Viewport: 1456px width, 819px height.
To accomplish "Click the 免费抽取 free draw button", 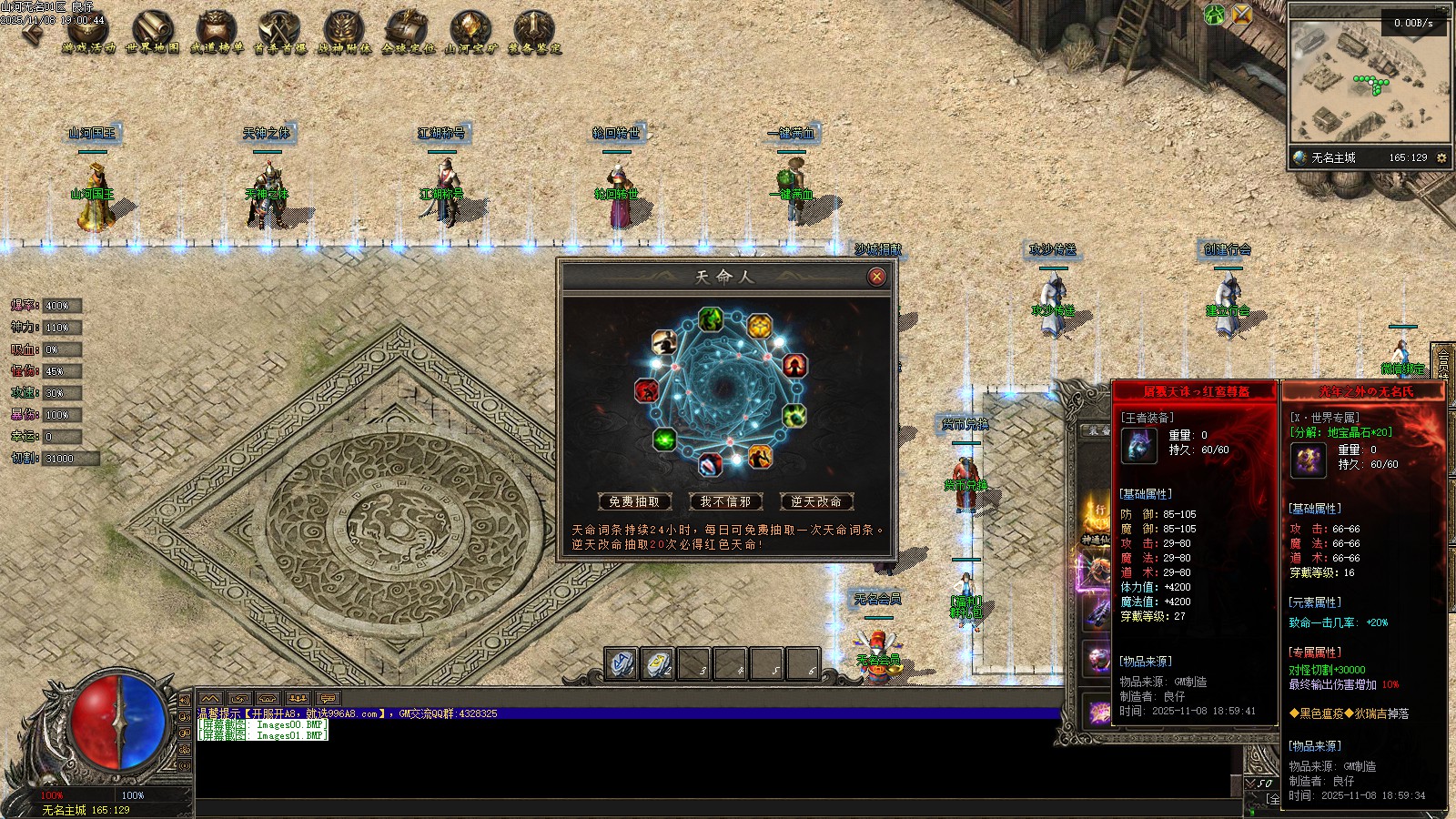I will coord(634,501).
